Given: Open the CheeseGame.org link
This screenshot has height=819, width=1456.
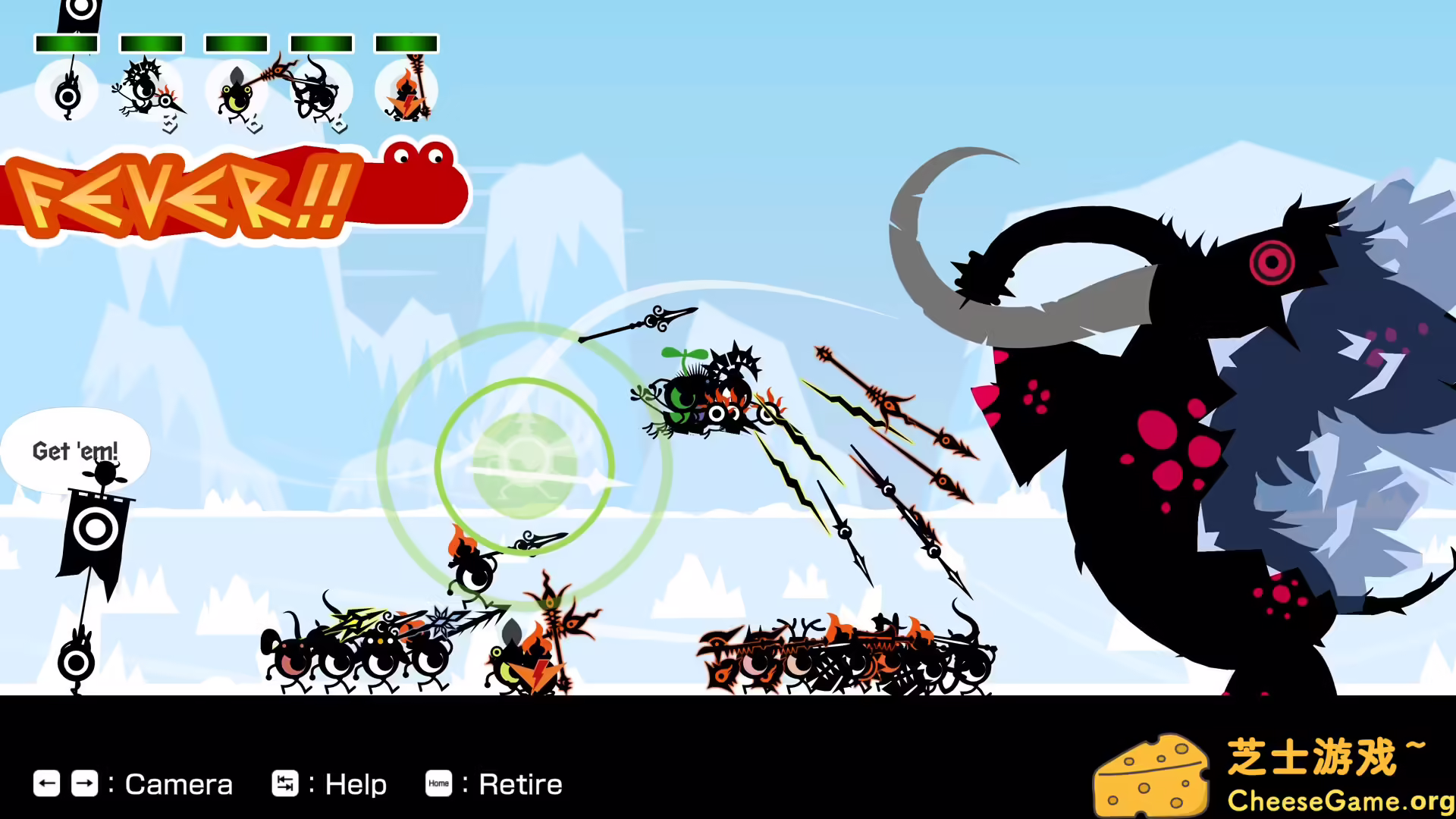Looking at the screenshot, I should point(1333,800).
